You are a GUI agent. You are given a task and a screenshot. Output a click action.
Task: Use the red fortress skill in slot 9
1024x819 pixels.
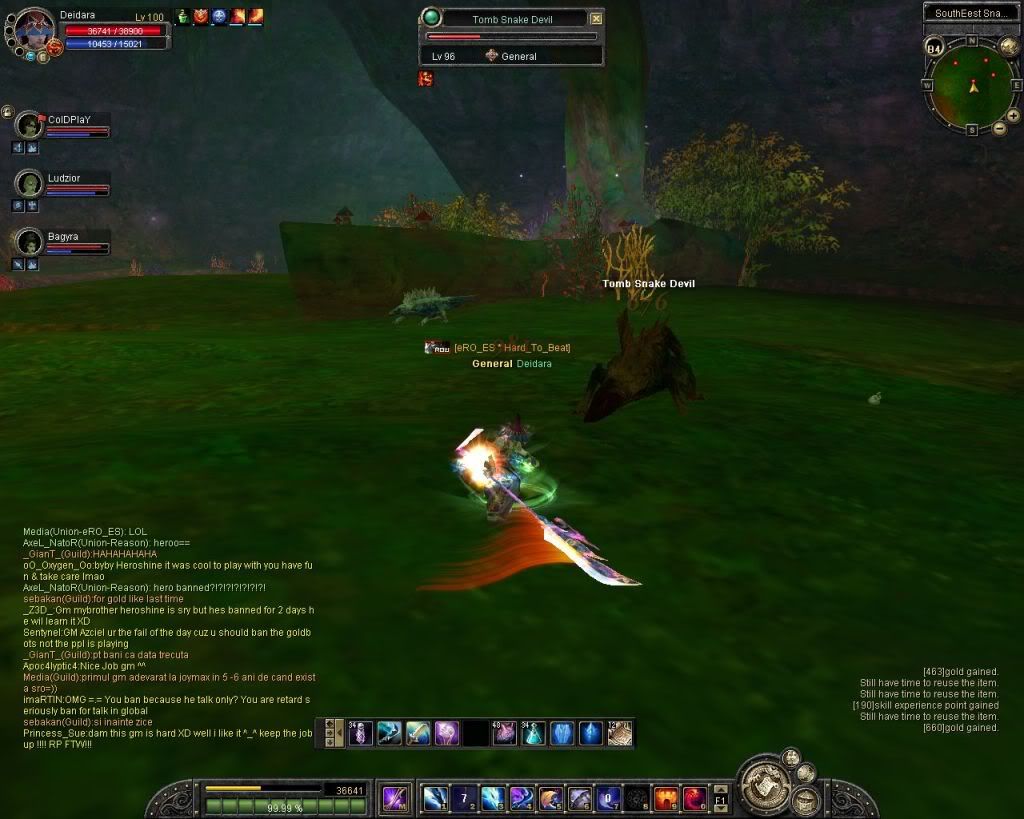(666, 798)
